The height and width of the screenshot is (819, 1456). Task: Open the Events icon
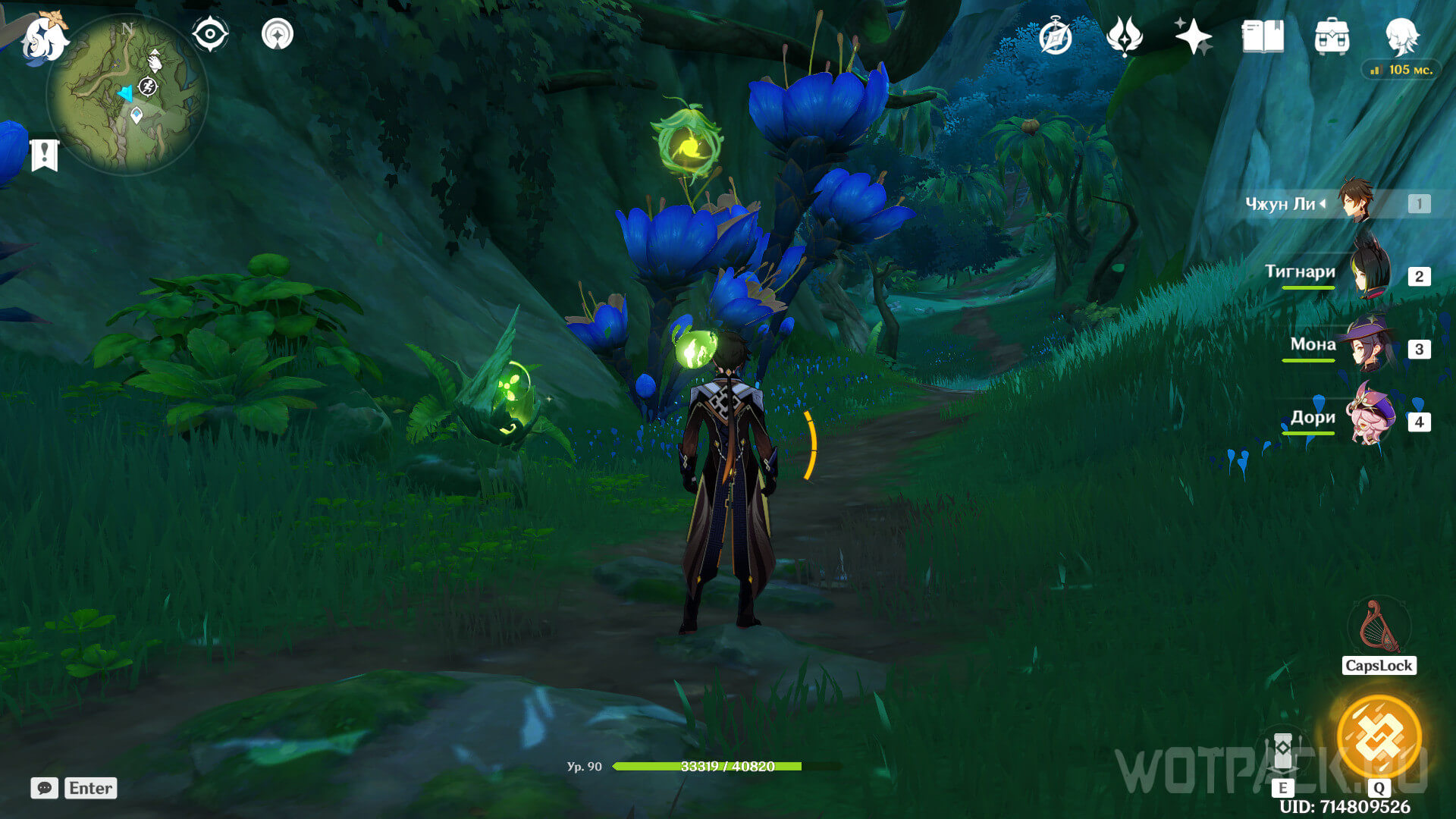tap(1124, 36)
